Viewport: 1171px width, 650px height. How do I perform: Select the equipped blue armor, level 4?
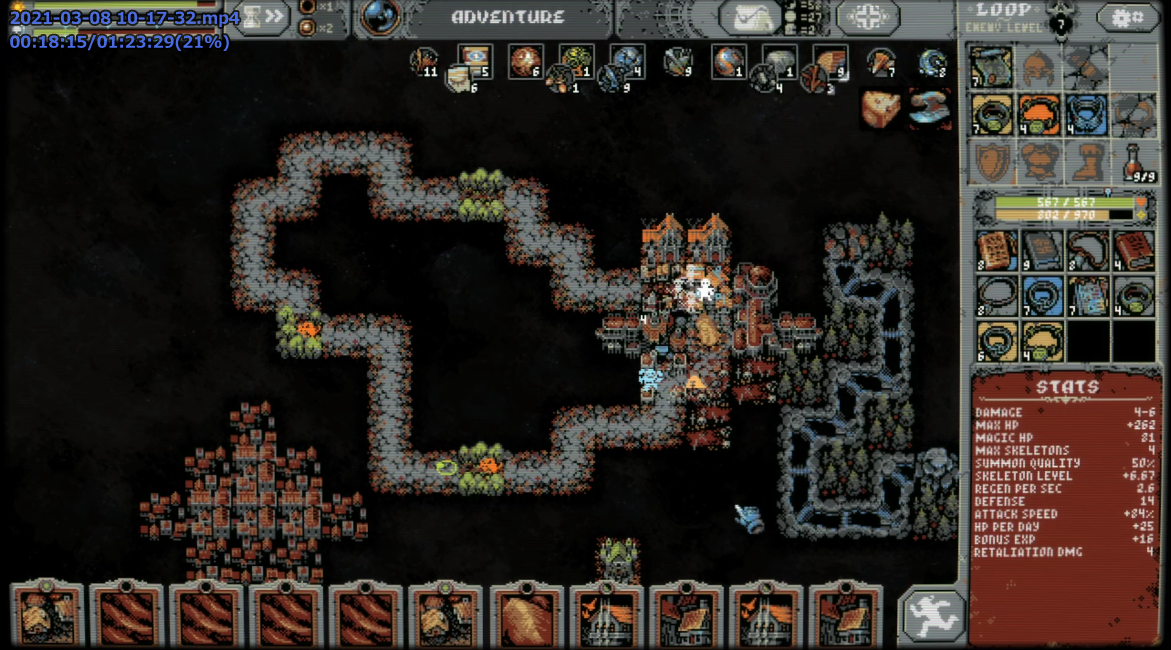(1086, 114)
